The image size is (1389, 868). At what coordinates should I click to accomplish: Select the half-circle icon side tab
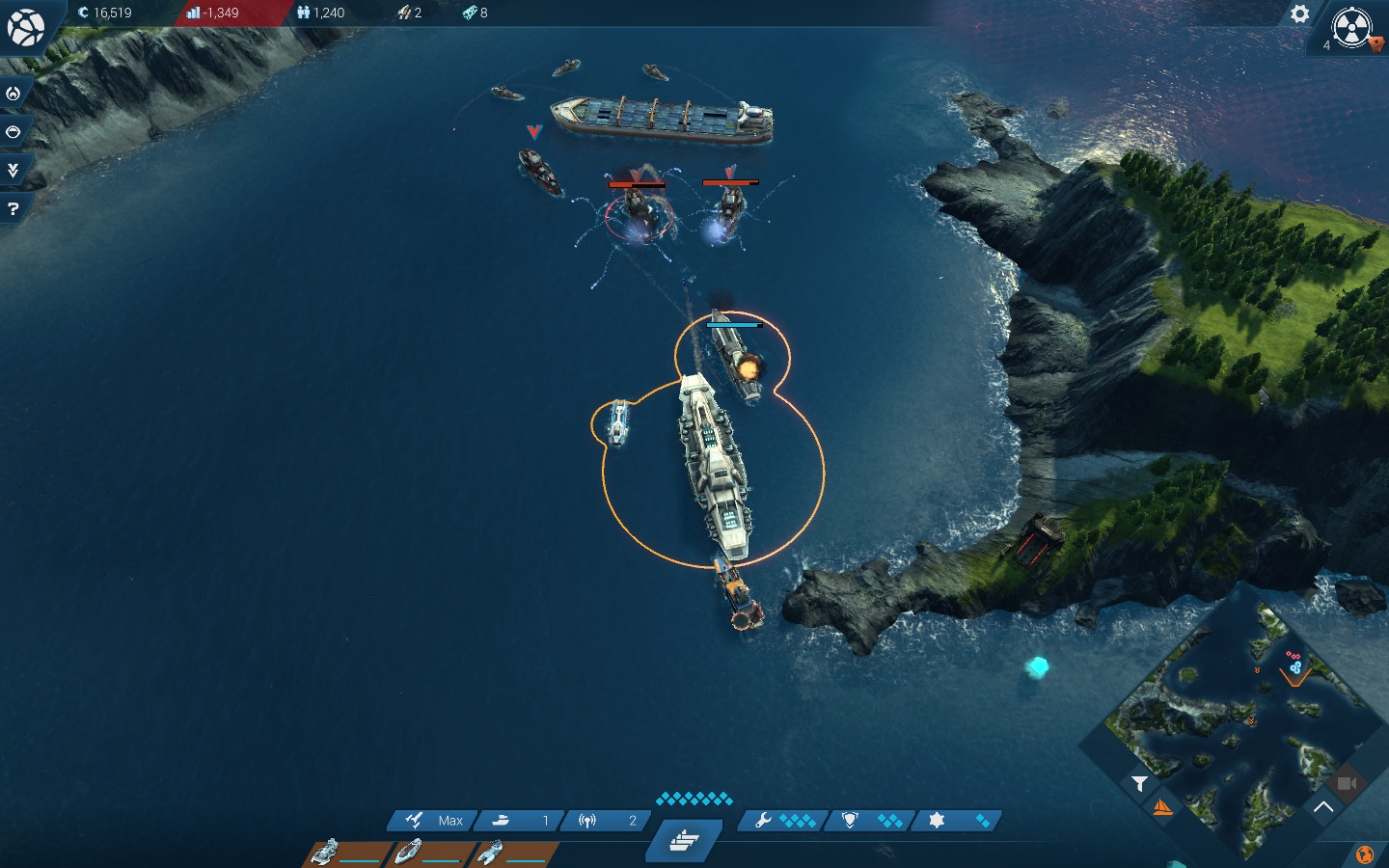tap(14, 132)
